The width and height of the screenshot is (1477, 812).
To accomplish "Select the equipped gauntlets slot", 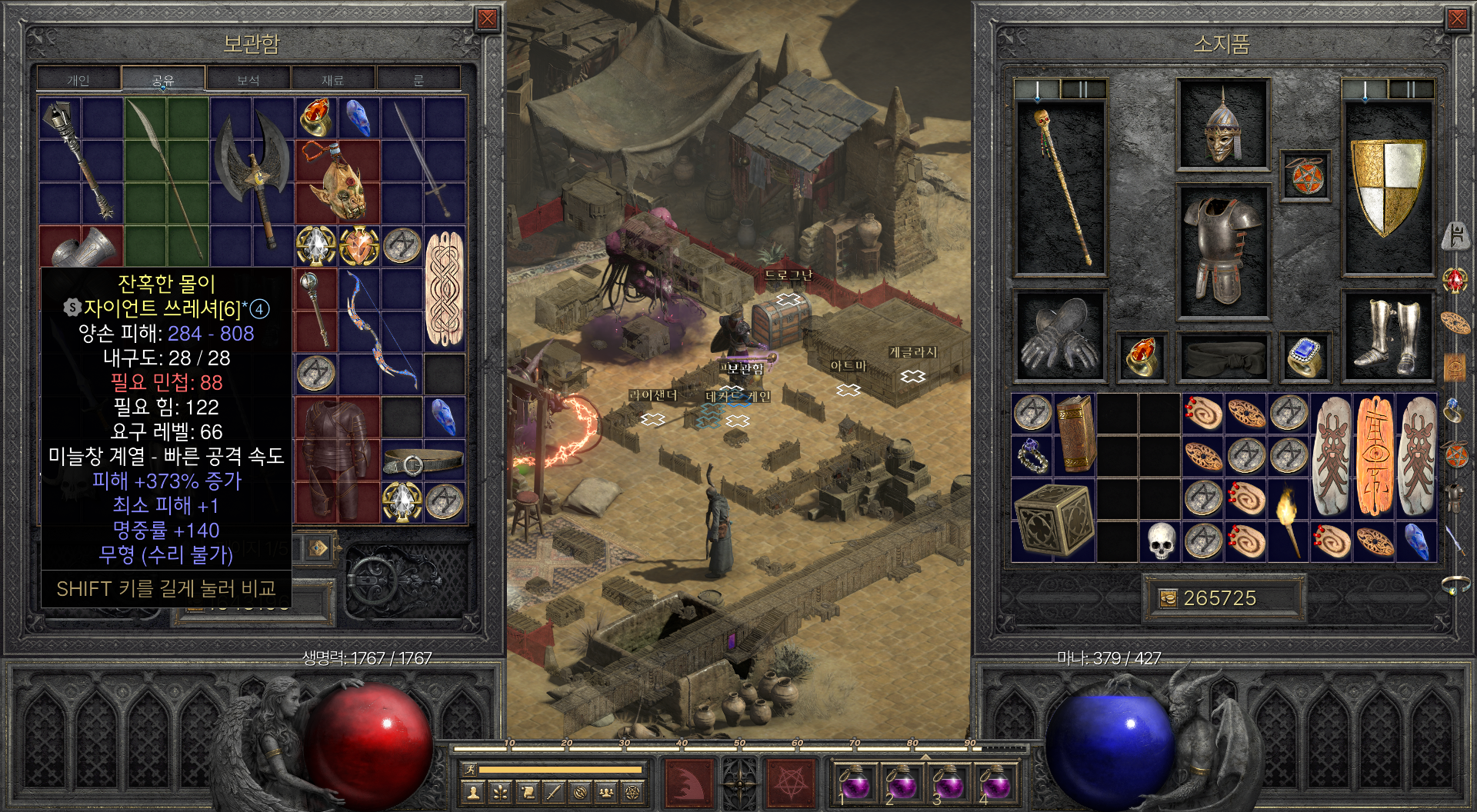I will click(1060, 337).
